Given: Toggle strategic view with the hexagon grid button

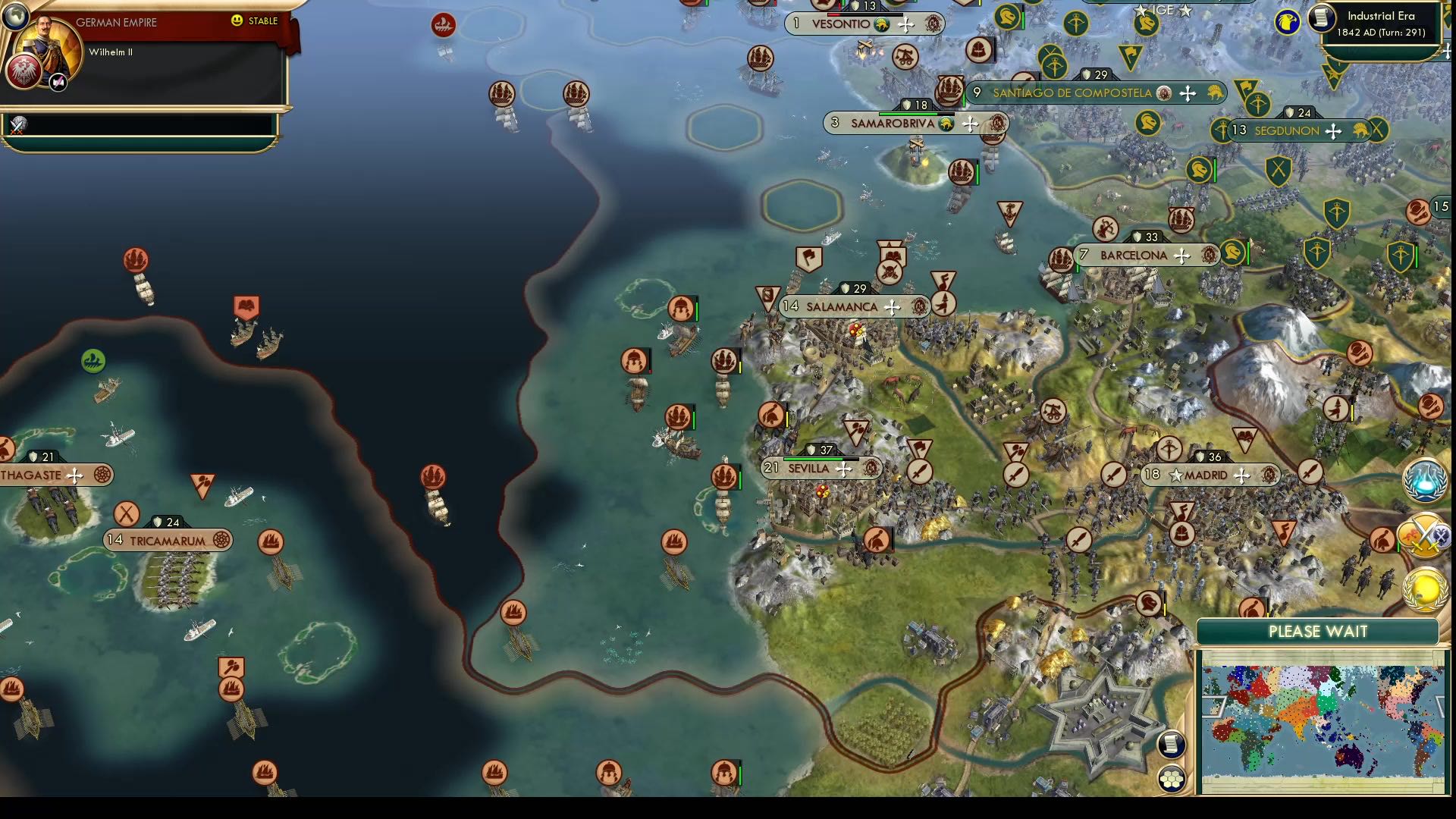Looking at the screenshot, I should 1172,777.
